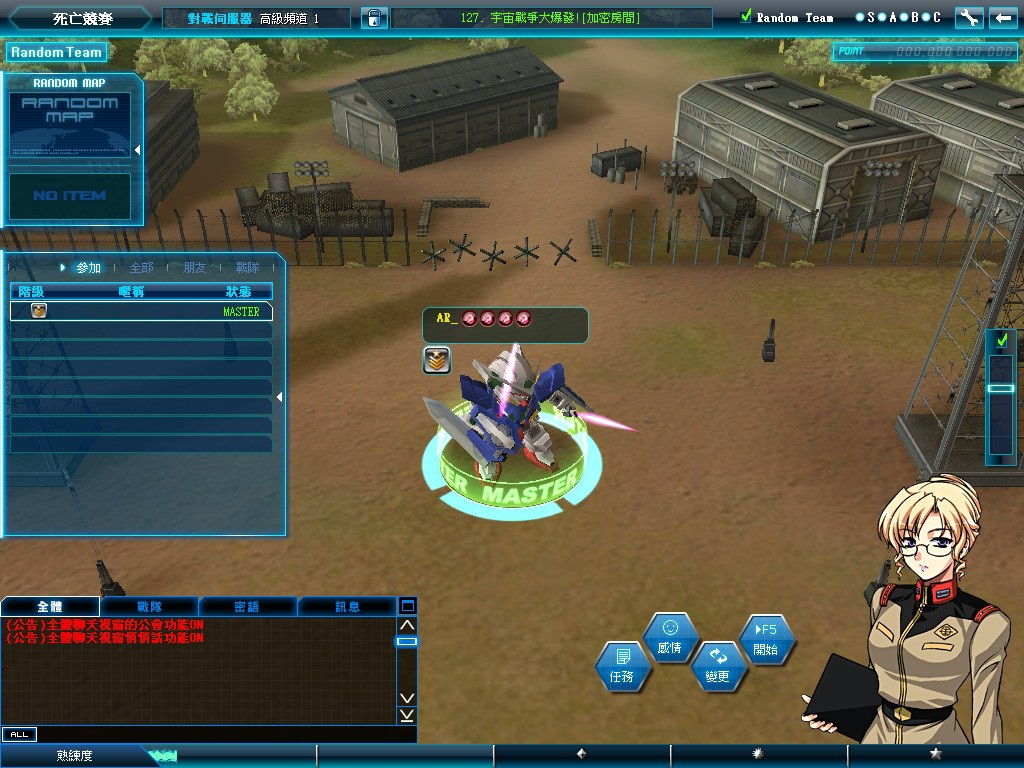Select the Random Map thumbnail
This screenshot has height=768, width=1024.
[70, 124]
